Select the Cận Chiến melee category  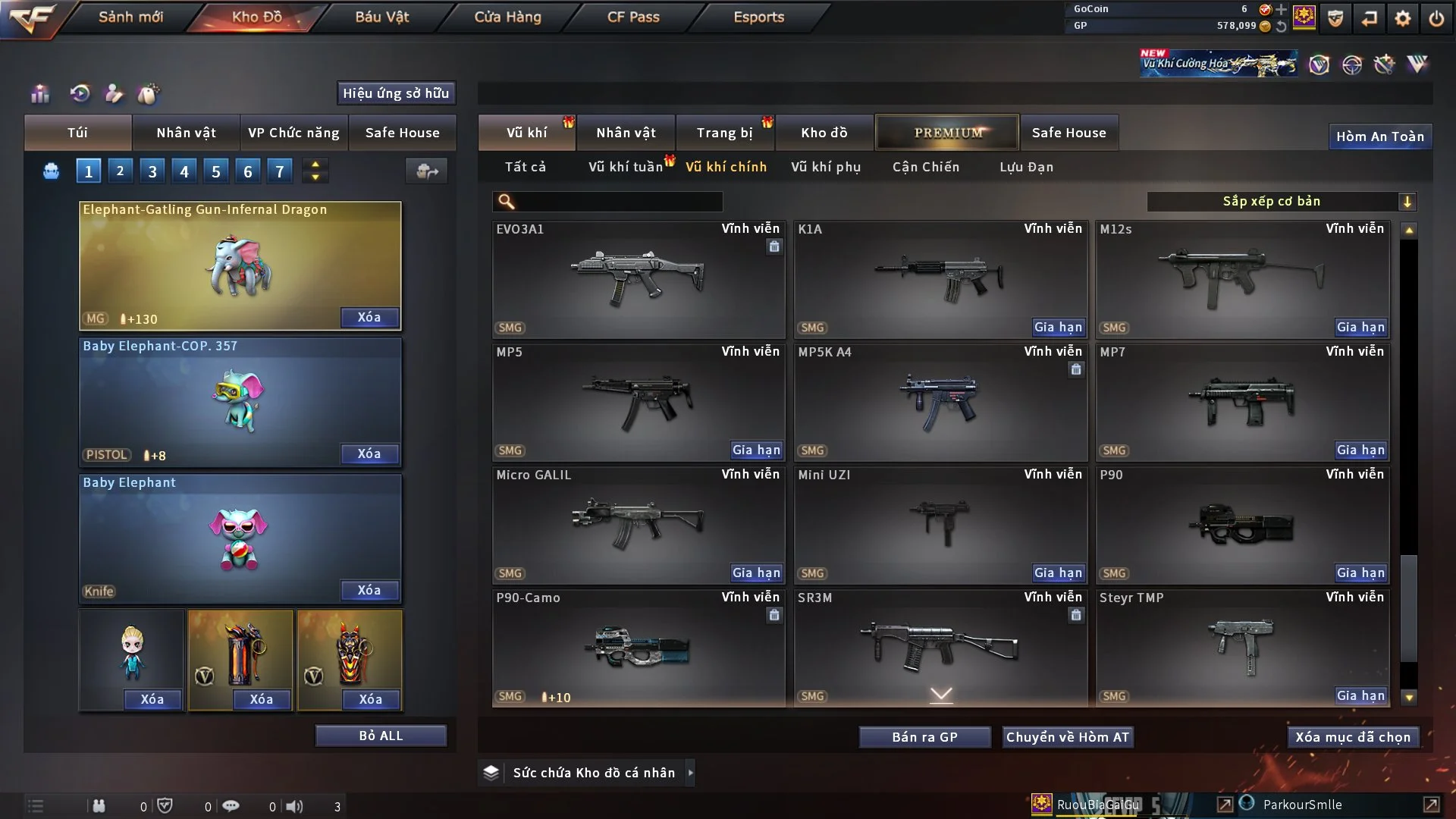pos(926,167)
